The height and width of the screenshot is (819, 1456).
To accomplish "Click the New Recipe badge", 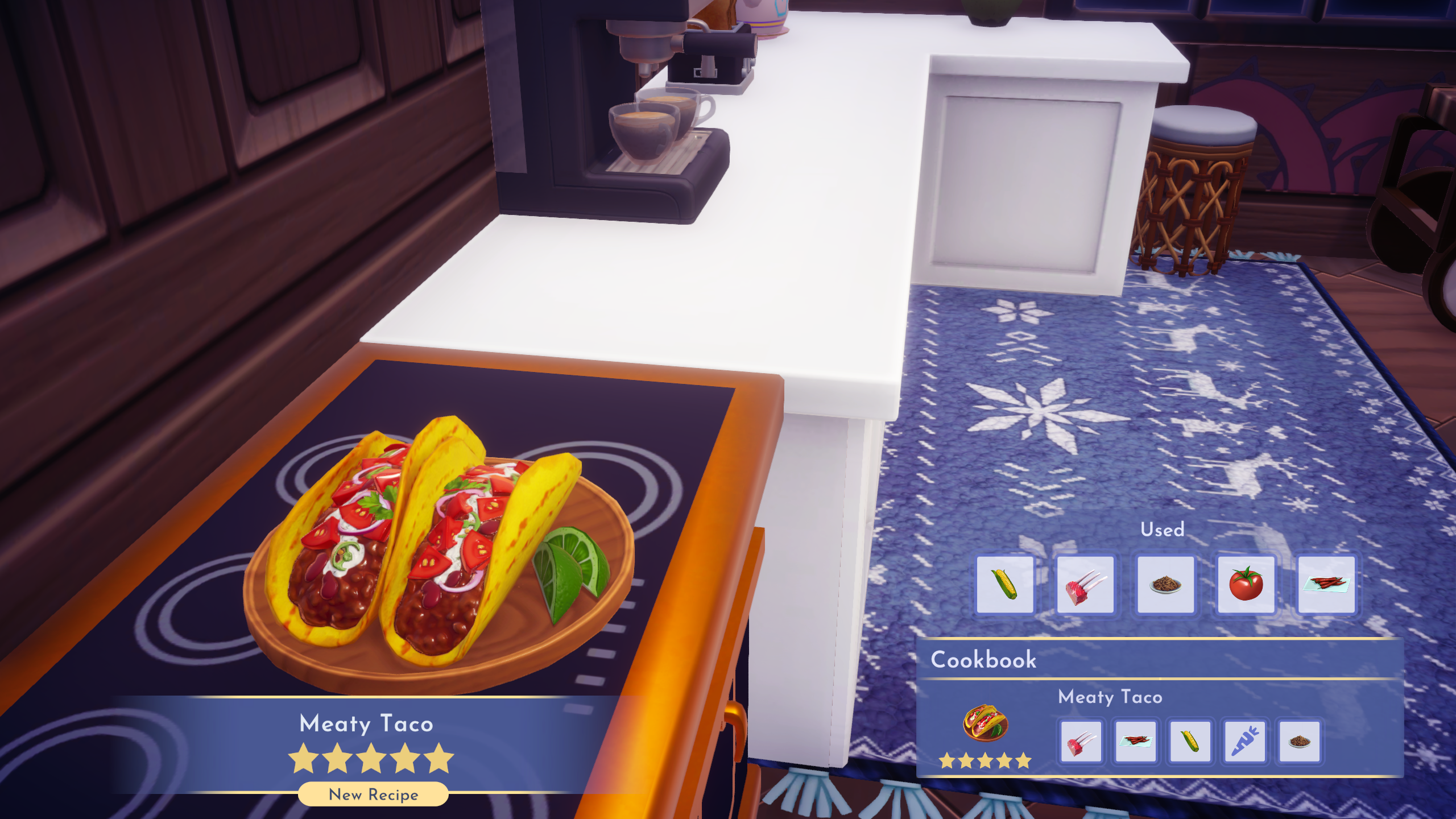I will pos(373,794).
